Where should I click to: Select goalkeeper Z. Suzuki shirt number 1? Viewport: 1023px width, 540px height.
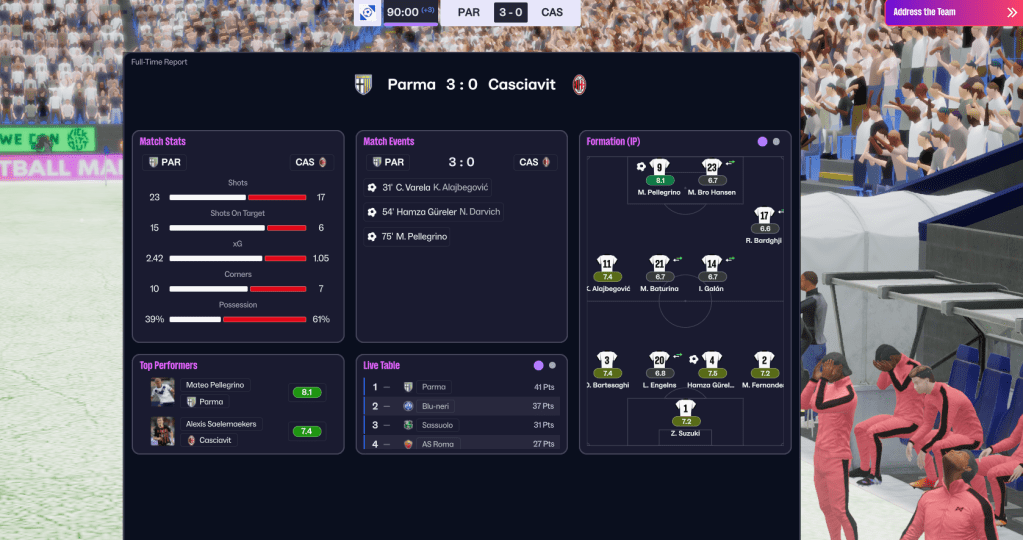pos(685,408)
